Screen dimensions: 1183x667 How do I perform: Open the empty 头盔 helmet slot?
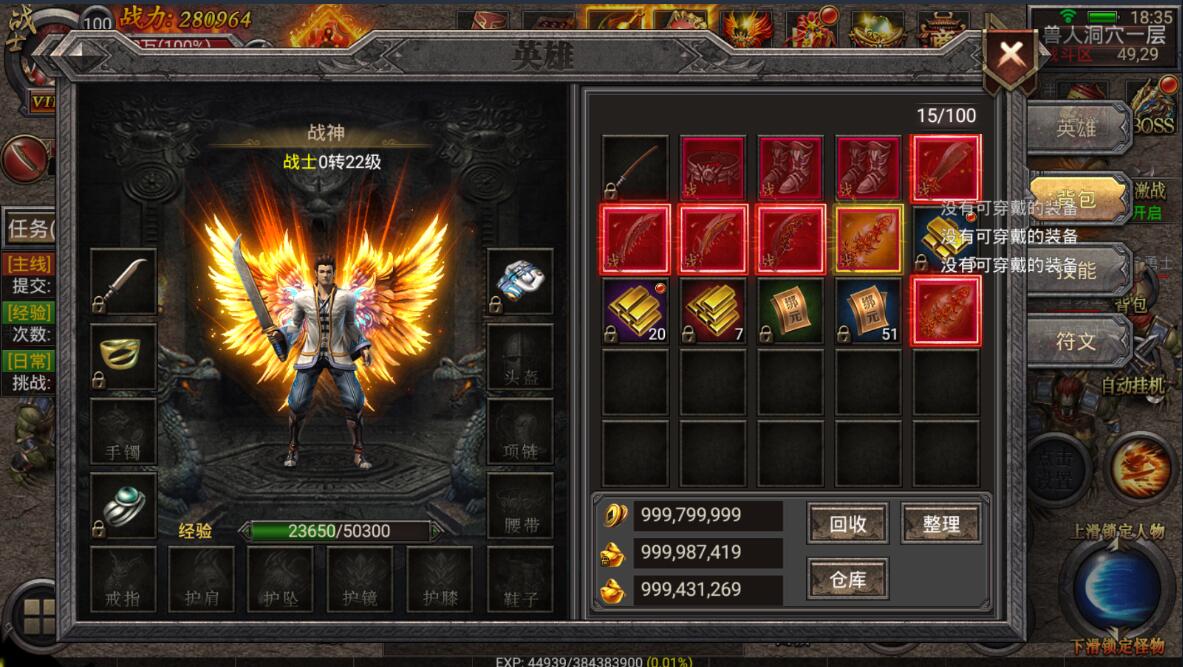(x=520, y=357)
